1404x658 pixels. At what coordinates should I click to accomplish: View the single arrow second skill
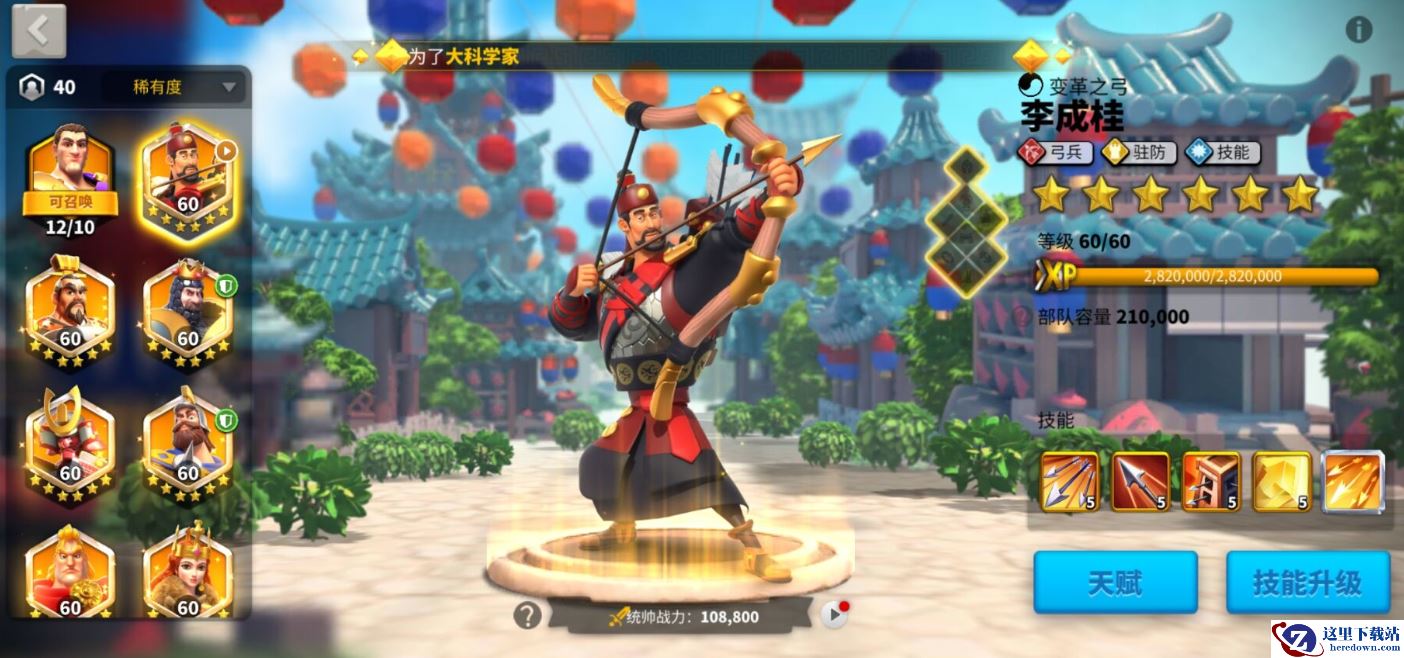pyautogui.click(x=1140, y=482)
